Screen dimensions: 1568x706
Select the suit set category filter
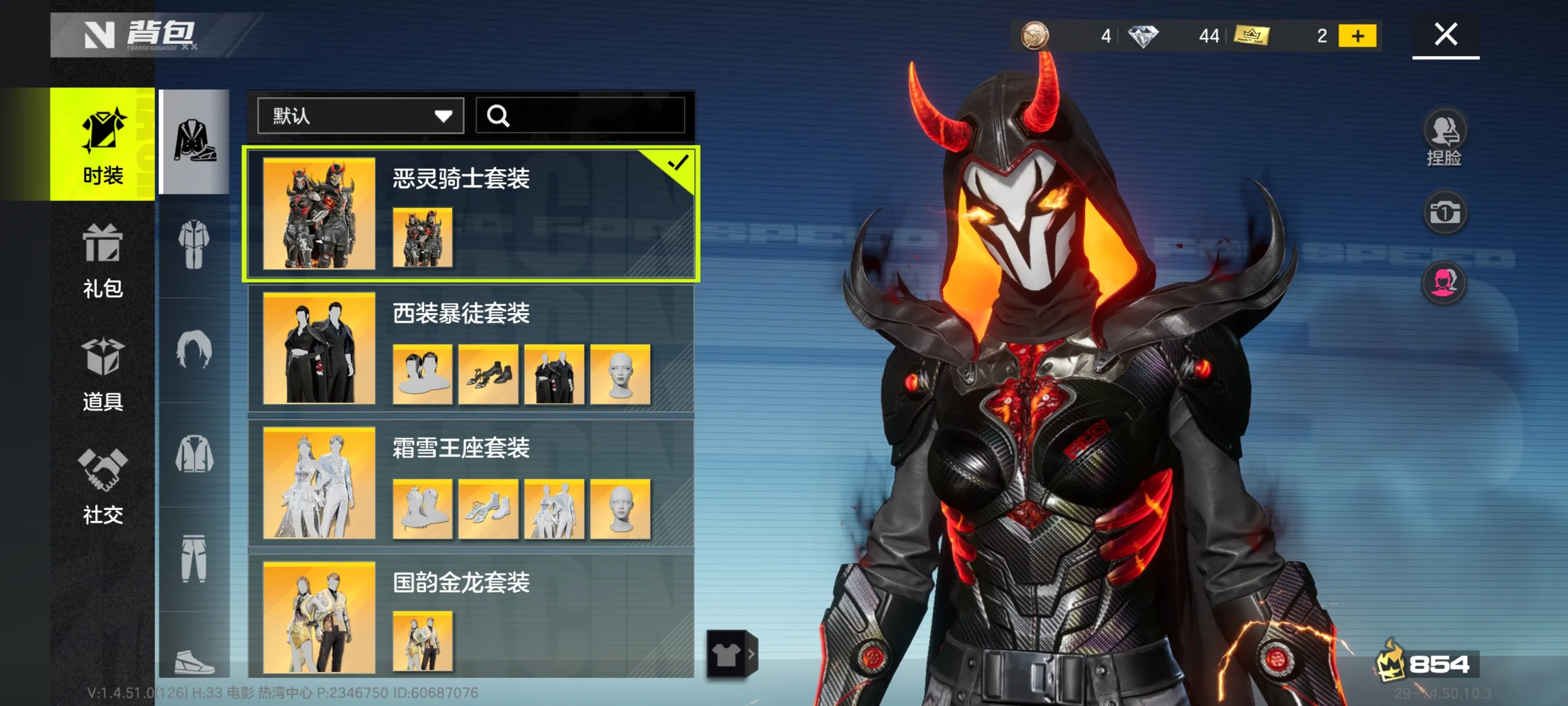(x=194, y=141)
